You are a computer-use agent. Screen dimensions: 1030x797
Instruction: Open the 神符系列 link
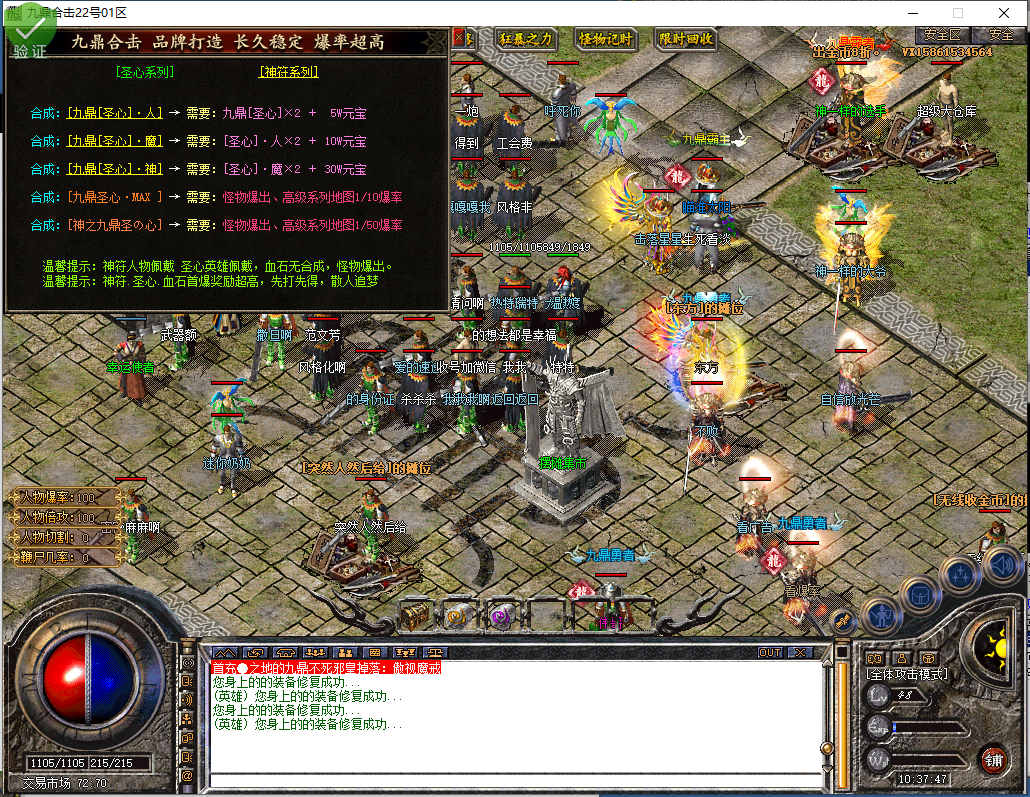point(288,72)
